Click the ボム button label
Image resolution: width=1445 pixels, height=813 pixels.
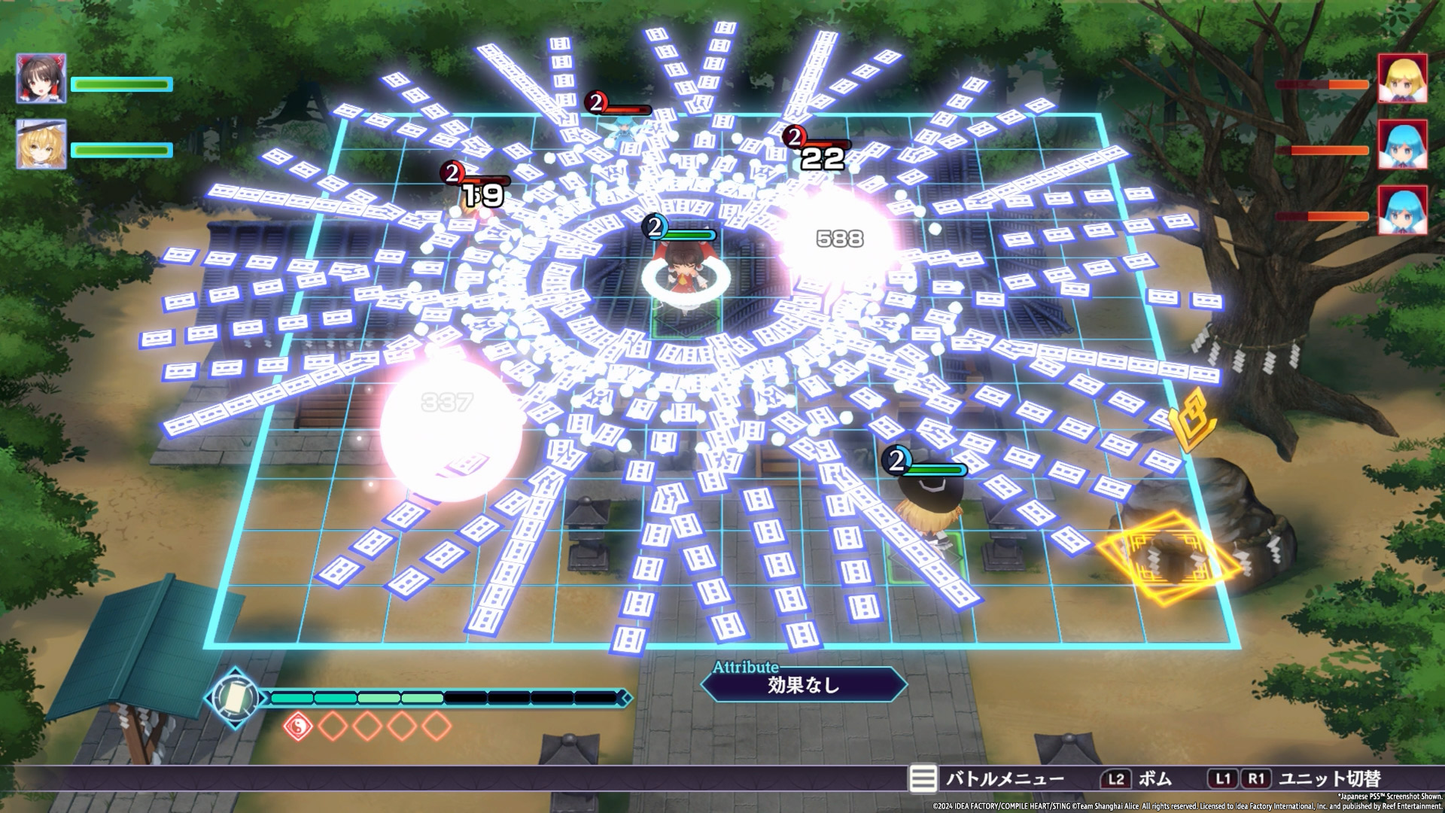(x=1154, y=778)
